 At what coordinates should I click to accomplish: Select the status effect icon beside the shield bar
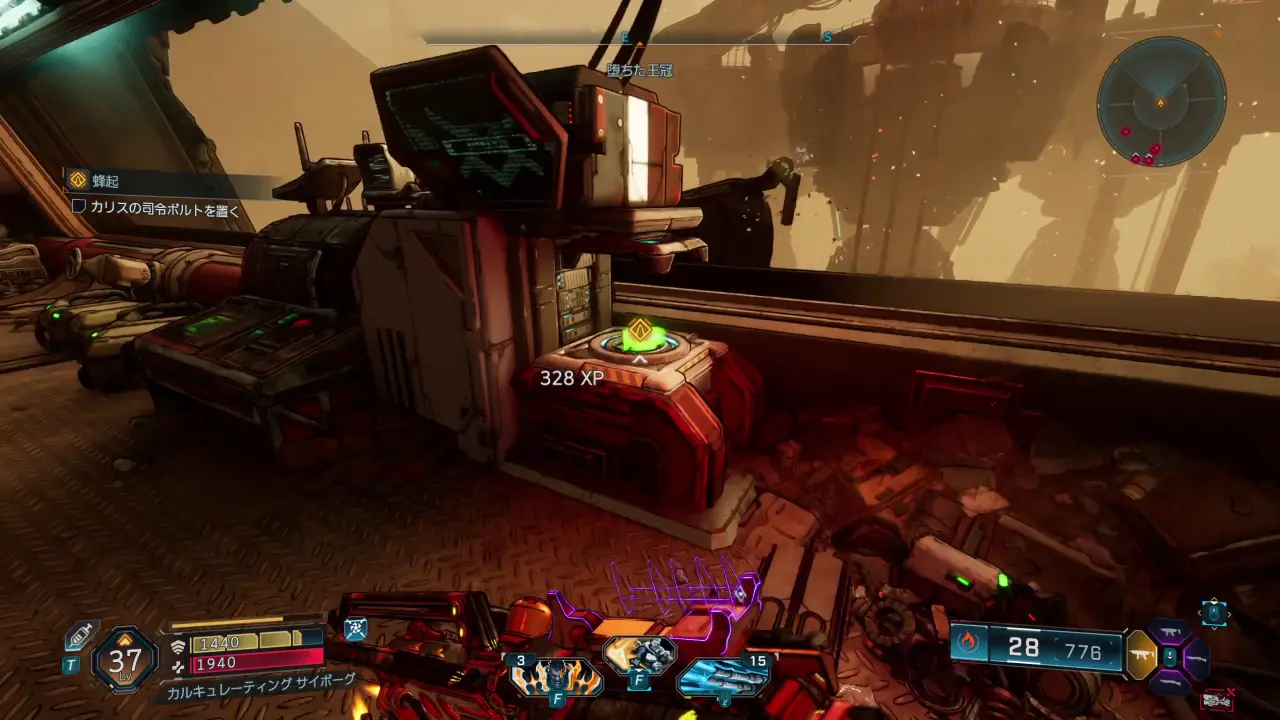355,628
